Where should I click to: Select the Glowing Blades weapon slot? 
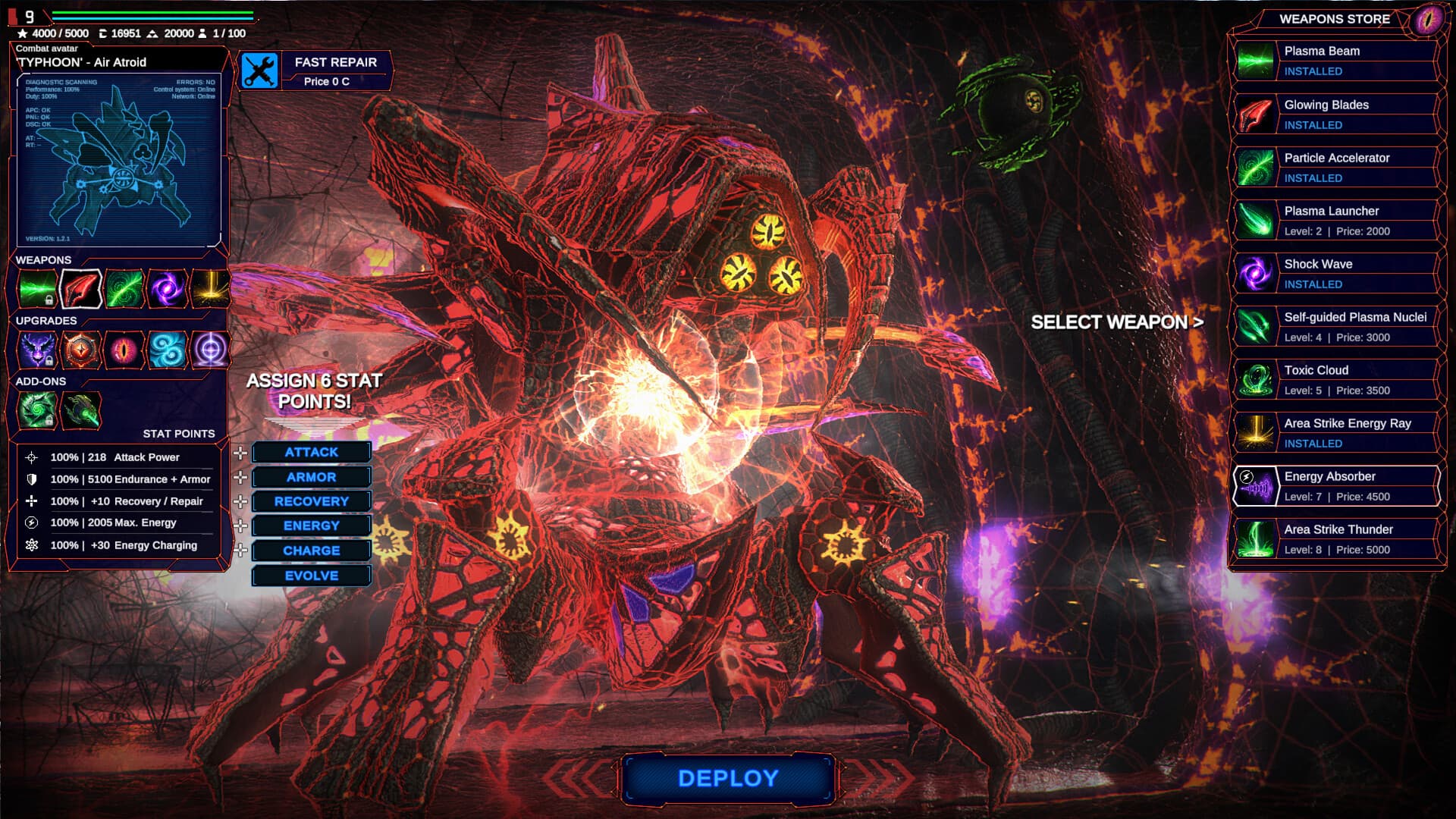pyautogui.click(x=81, y=289)
